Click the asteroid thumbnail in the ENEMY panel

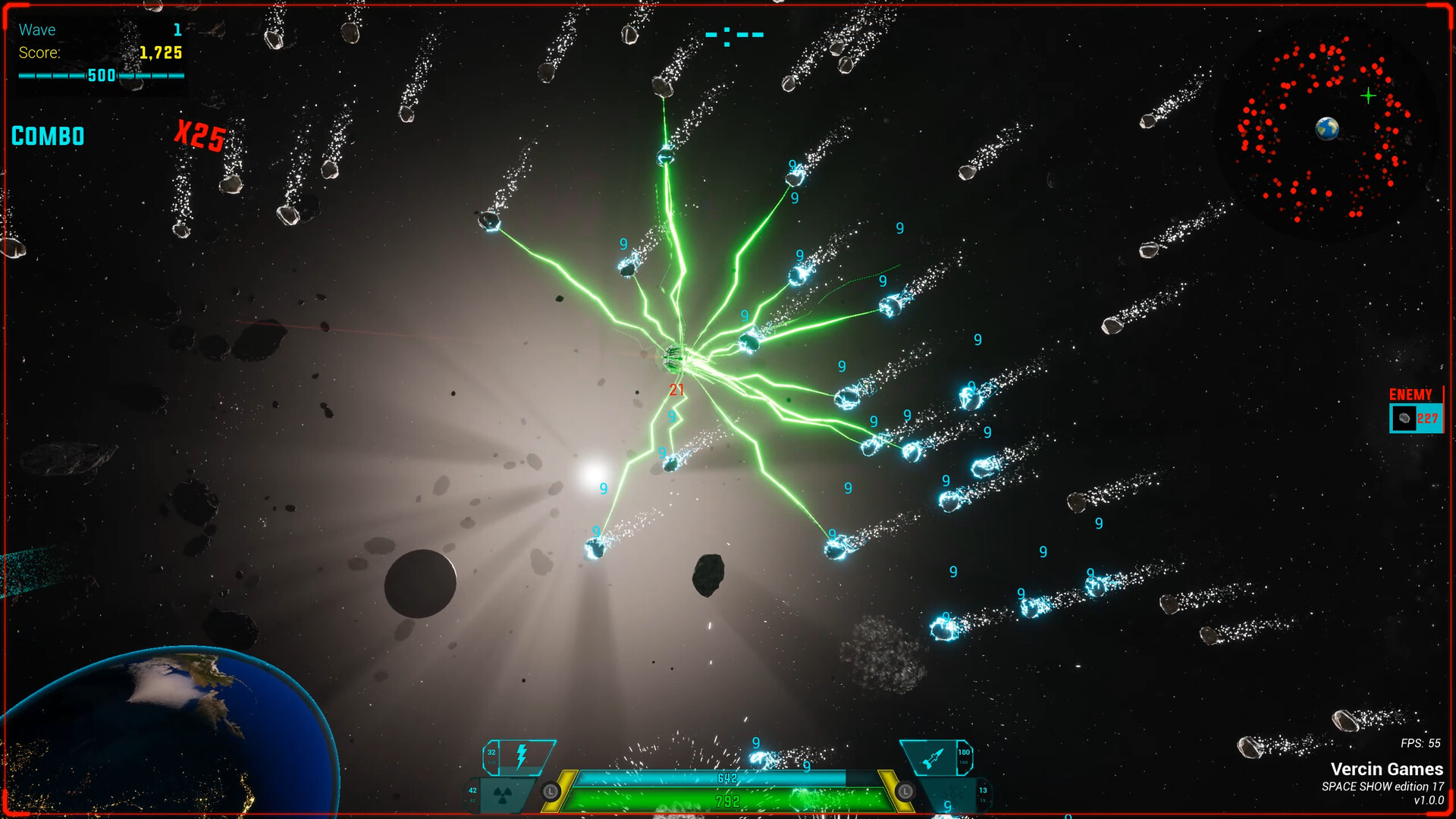1404,417
